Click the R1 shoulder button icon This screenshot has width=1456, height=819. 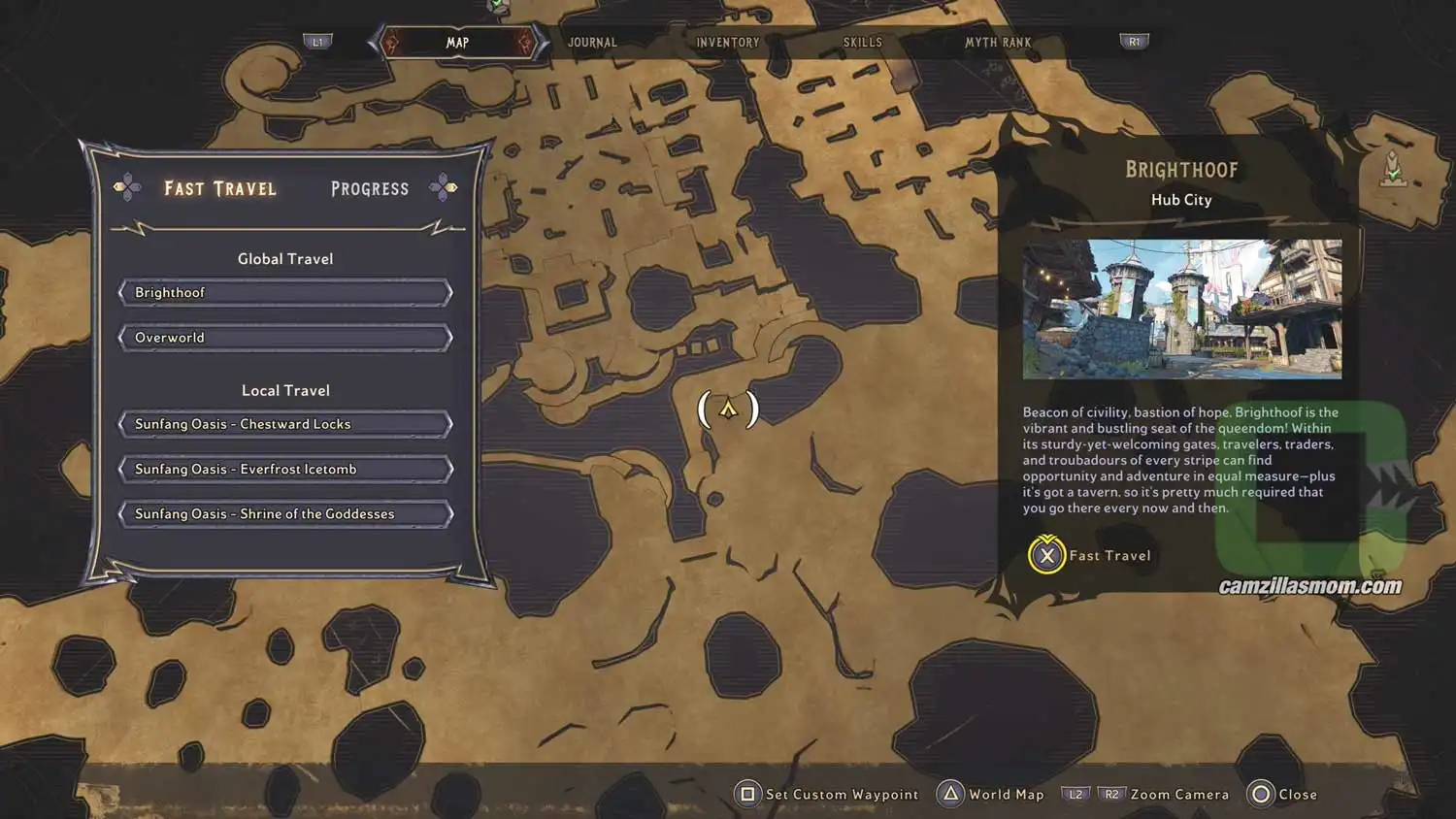(x=1134, y=41)
